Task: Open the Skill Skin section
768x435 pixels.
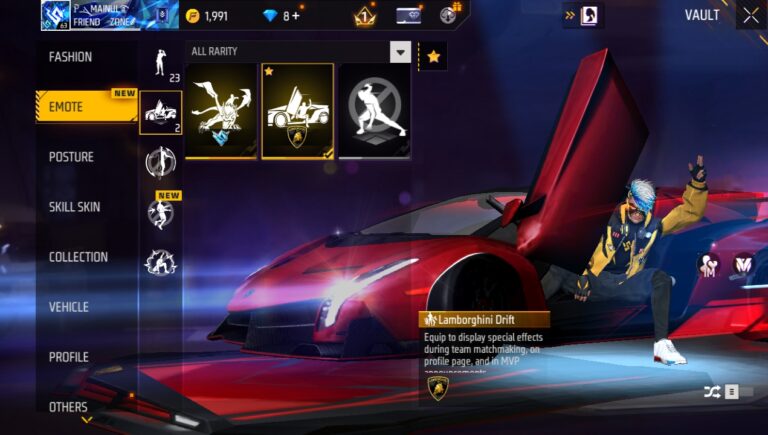Action: [x=74, y=207]
